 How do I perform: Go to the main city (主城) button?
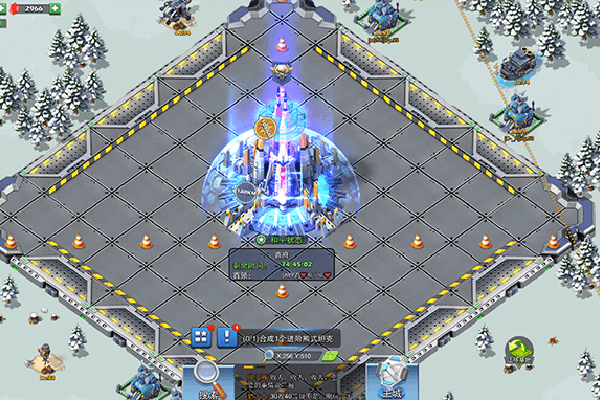point(387,378)
